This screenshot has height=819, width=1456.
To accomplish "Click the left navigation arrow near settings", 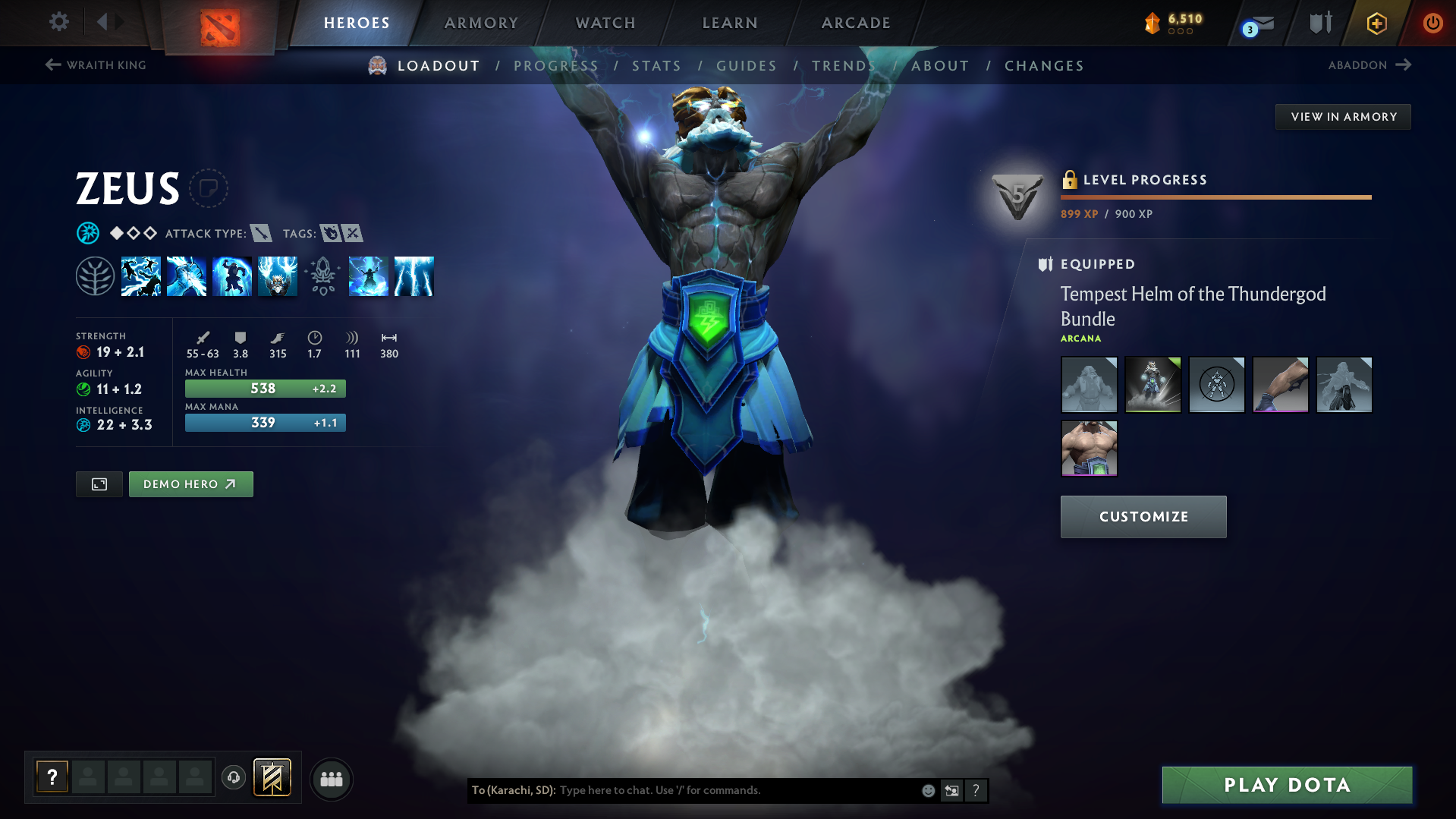I will pos(104,22).
